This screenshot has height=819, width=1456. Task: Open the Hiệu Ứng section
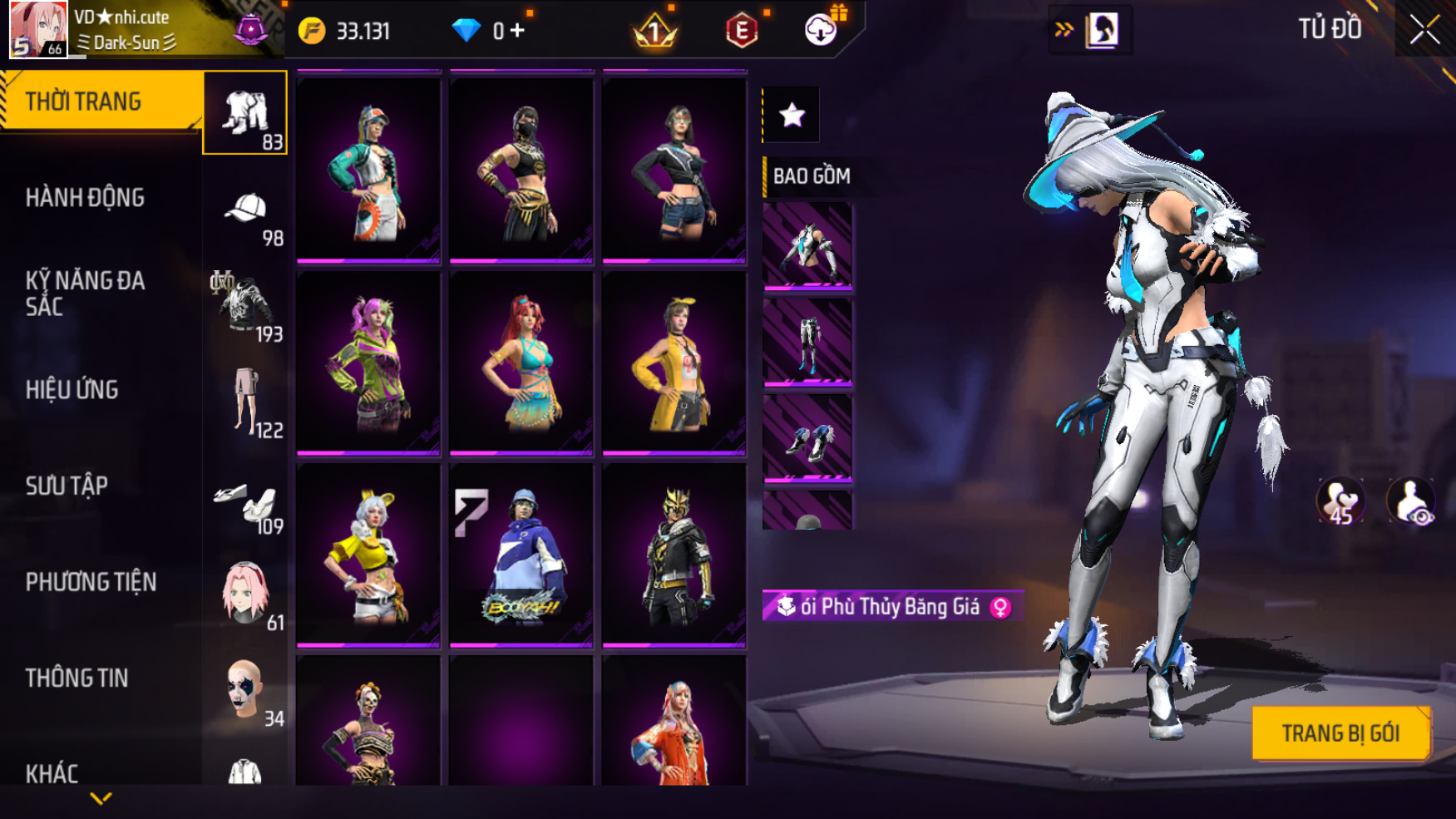[72, 390]
